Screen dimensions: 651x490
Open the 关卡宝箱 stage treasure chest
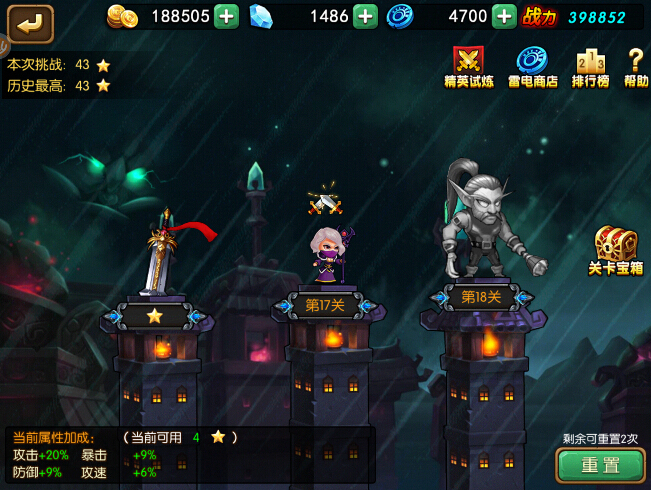click(x=615, y=249)
